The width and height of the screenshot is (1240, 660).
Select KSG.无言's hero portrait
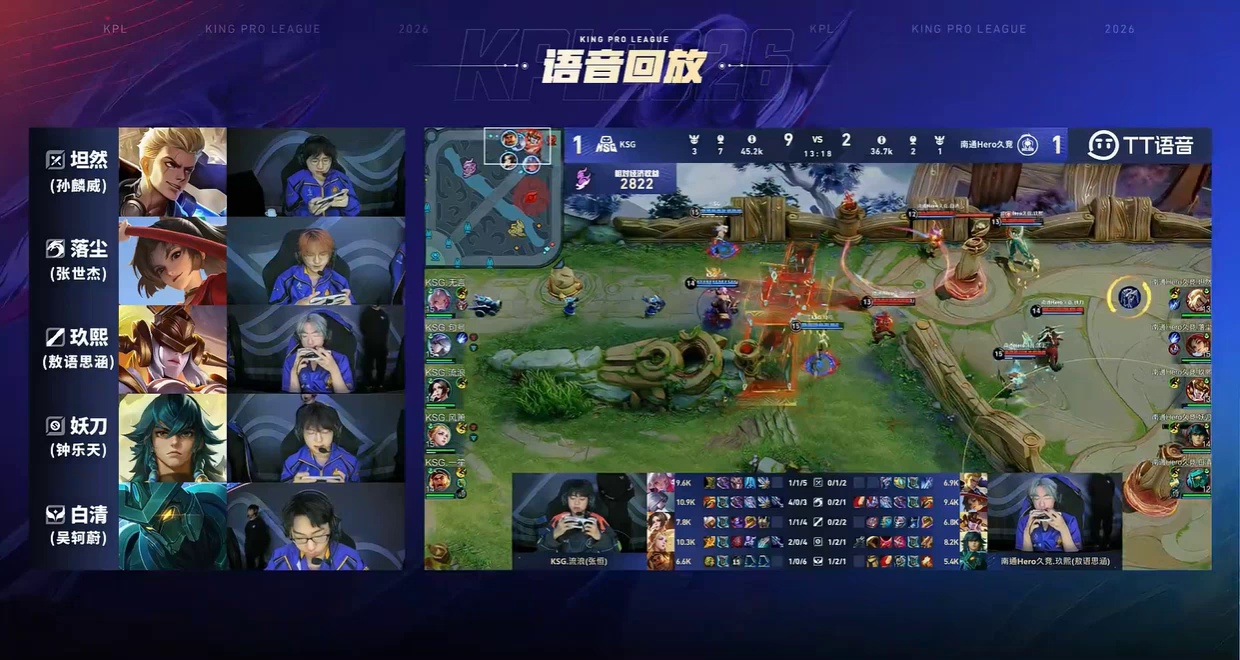(x=440, y=300)
